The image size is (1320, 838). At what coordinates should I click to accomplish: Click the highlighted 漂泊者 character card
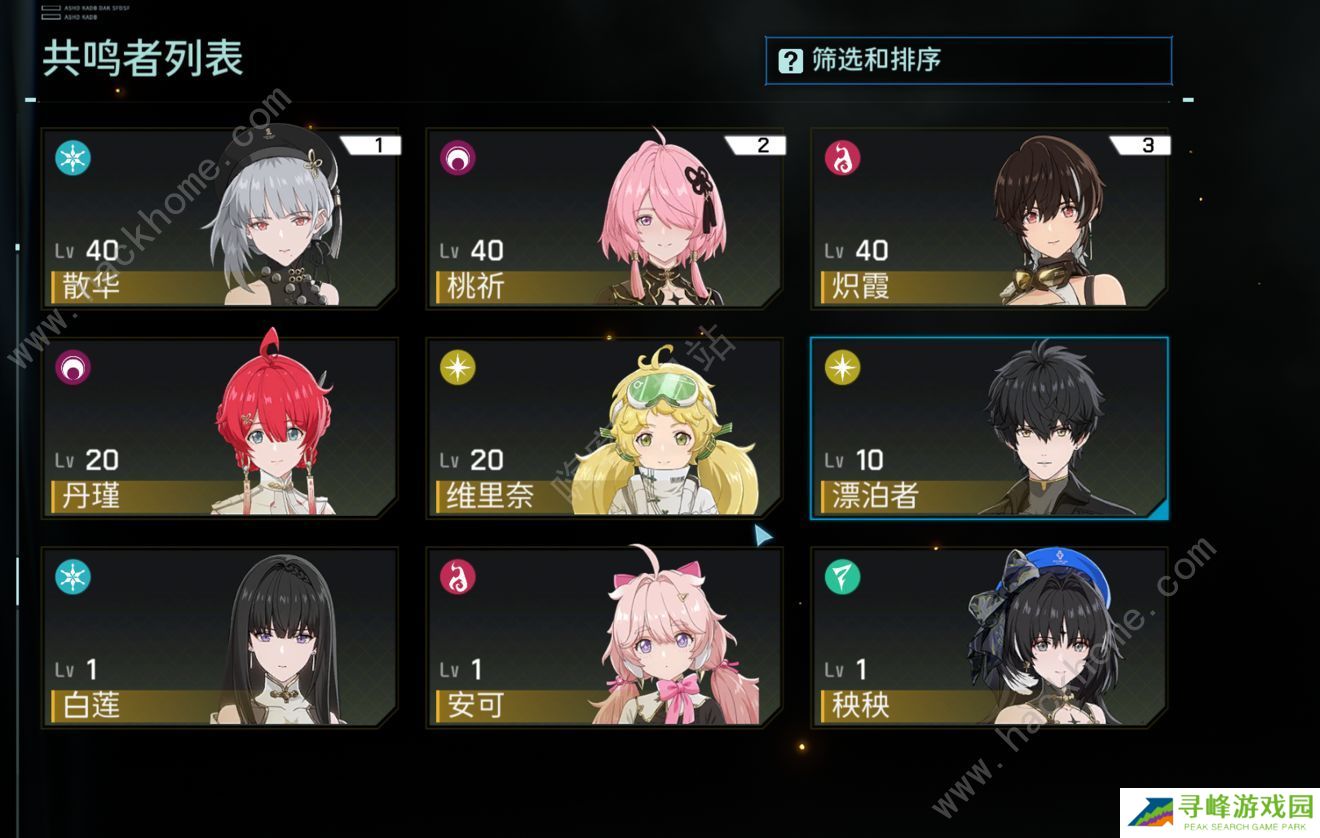point(988,428)
